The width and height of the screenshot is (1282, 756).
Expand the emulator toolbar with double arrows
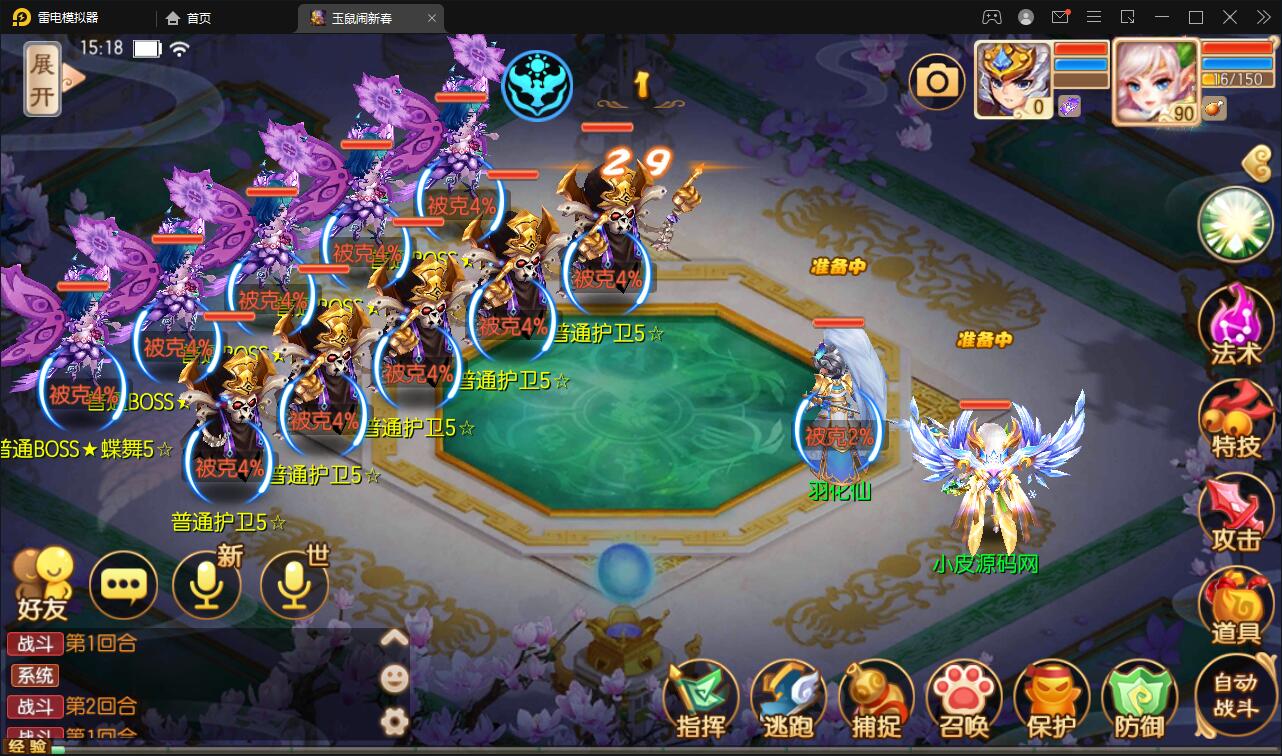coord(1262,17)
